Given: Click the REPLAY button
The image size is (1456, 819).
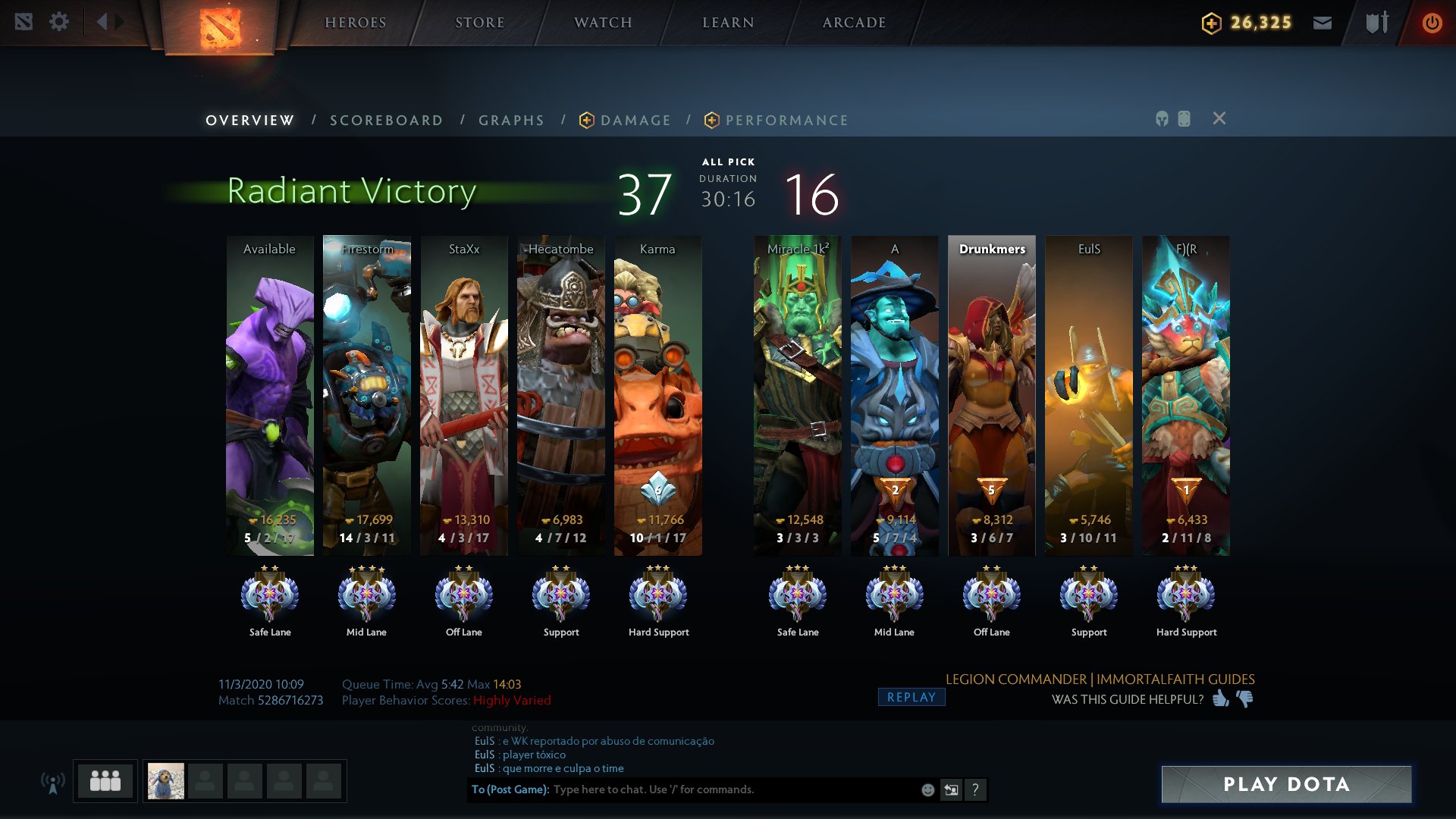Looking at the screenshot, I should coord(911,696).
